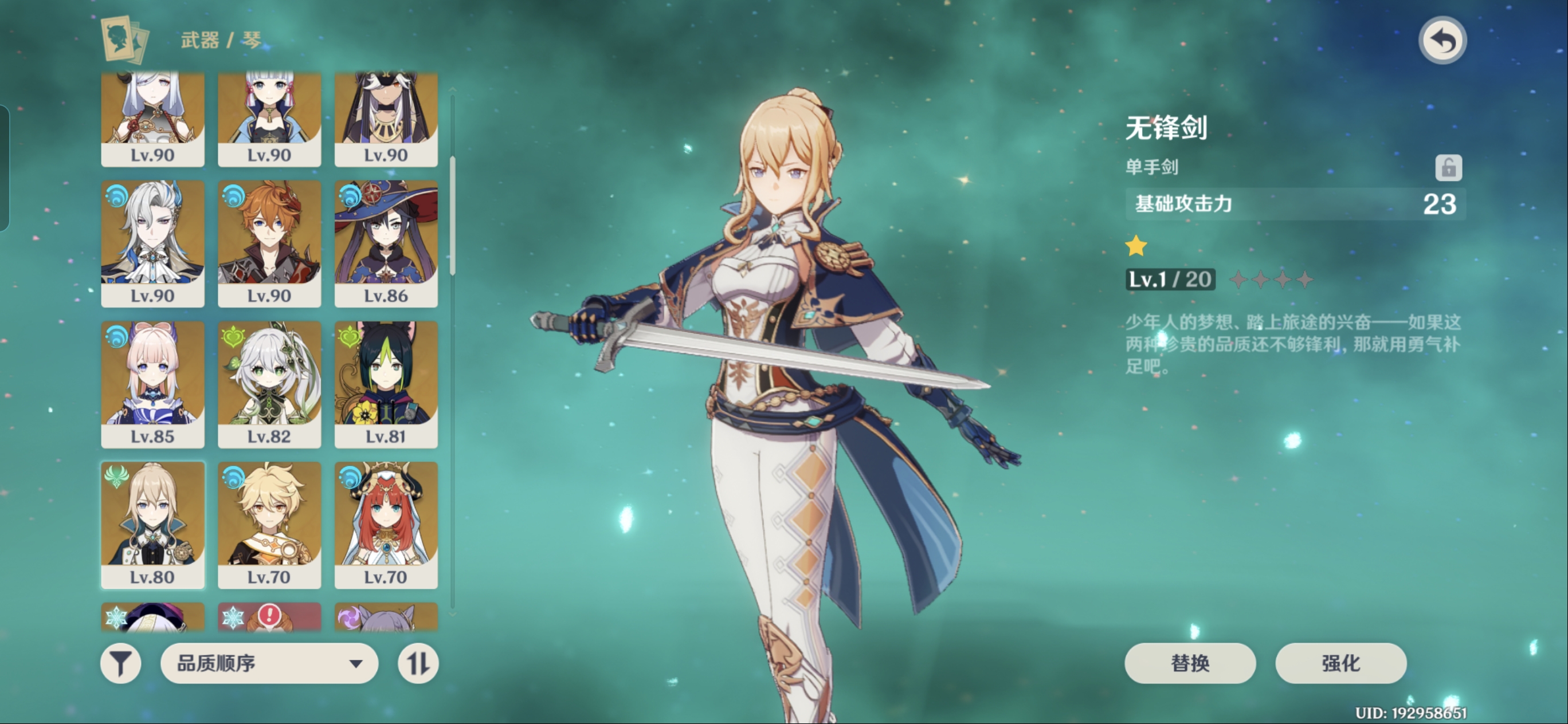Image resolution: width=1568 pixels, height=724 pixels.
Task: Open the character archive icon
Action: [125, 40]
